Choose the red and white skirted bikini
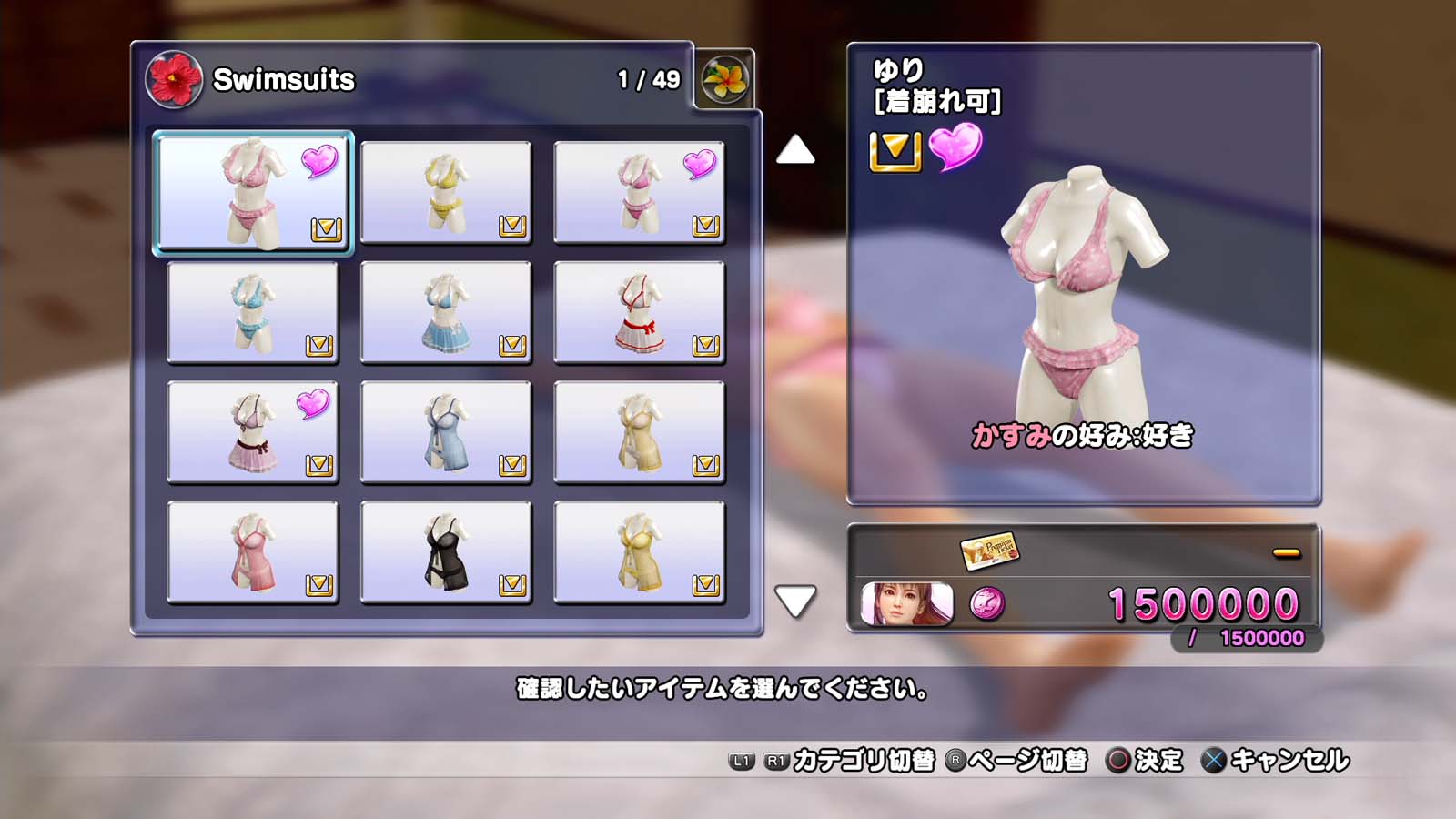 click(639, 312)
